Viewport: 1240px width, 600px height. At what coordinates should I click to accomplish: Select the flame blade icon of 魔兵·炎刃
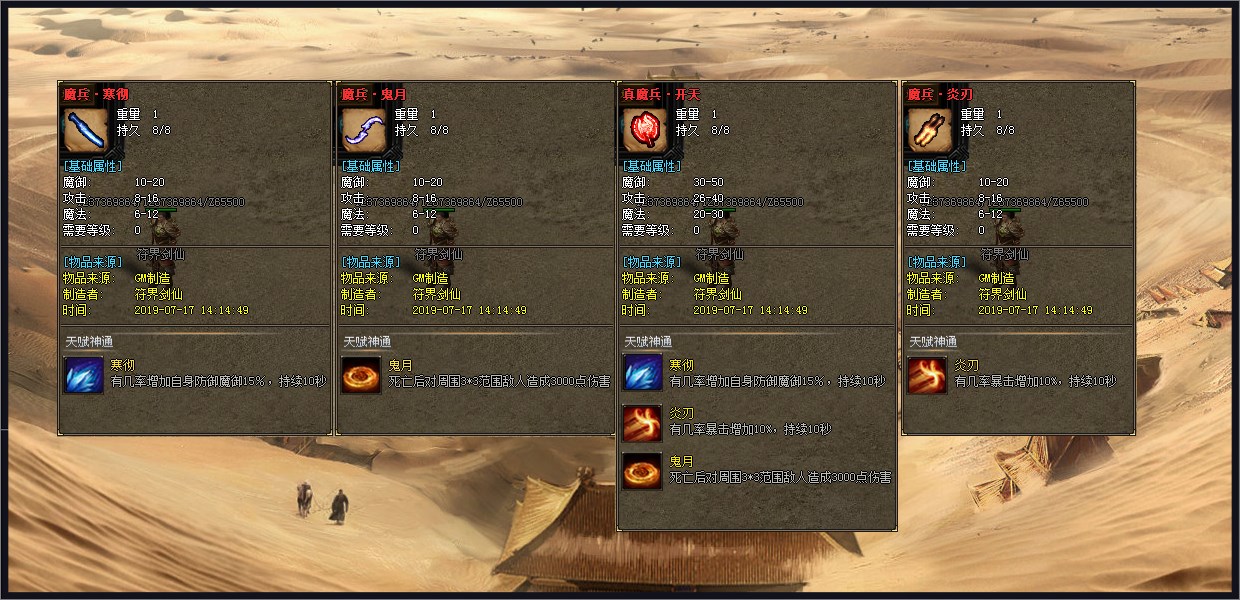[x=927, y=129]
